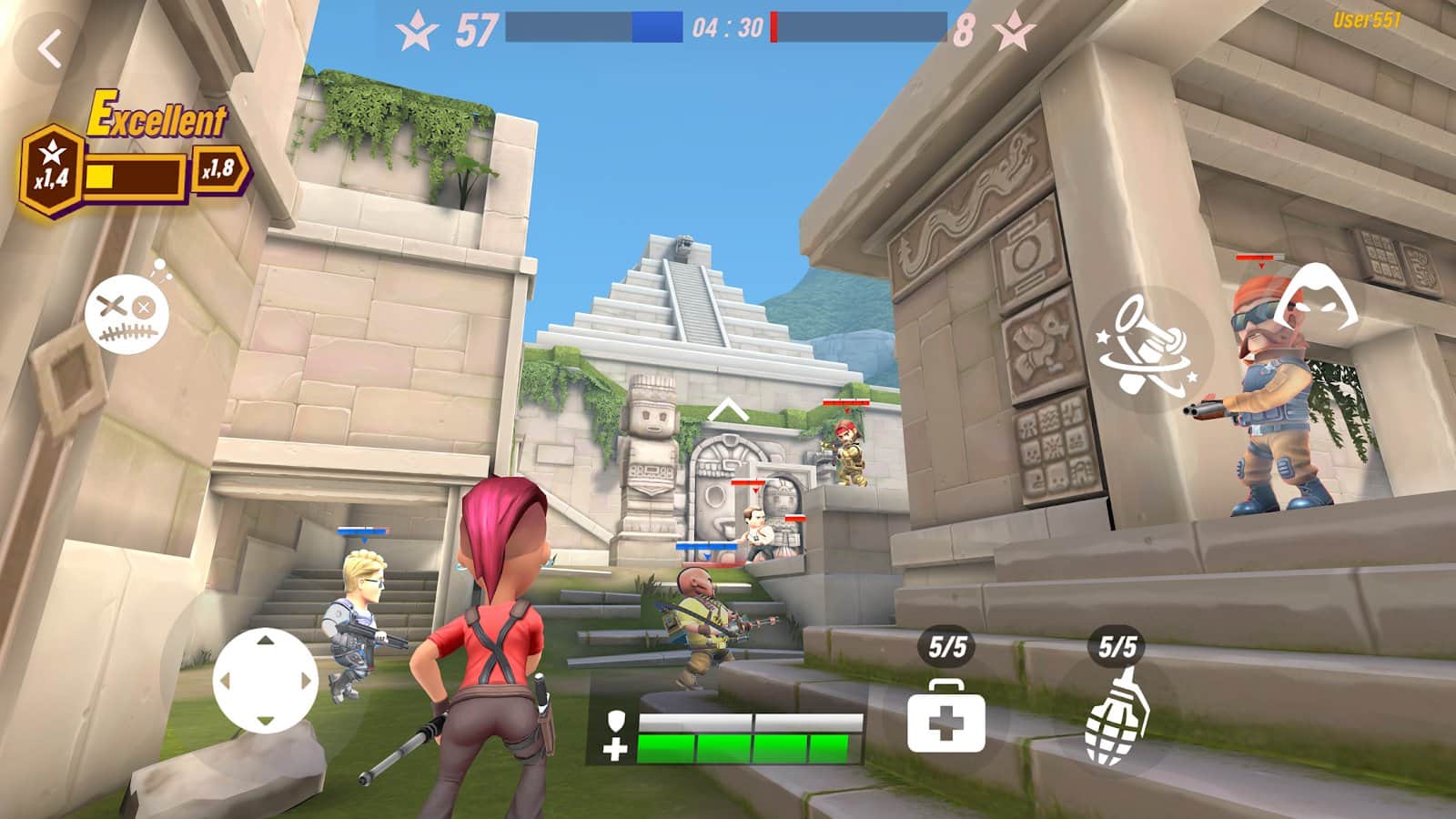Screen dimensions: 1456x819
Task: Activate the hooded assassin ability icon
Action: pos(1315,296)
